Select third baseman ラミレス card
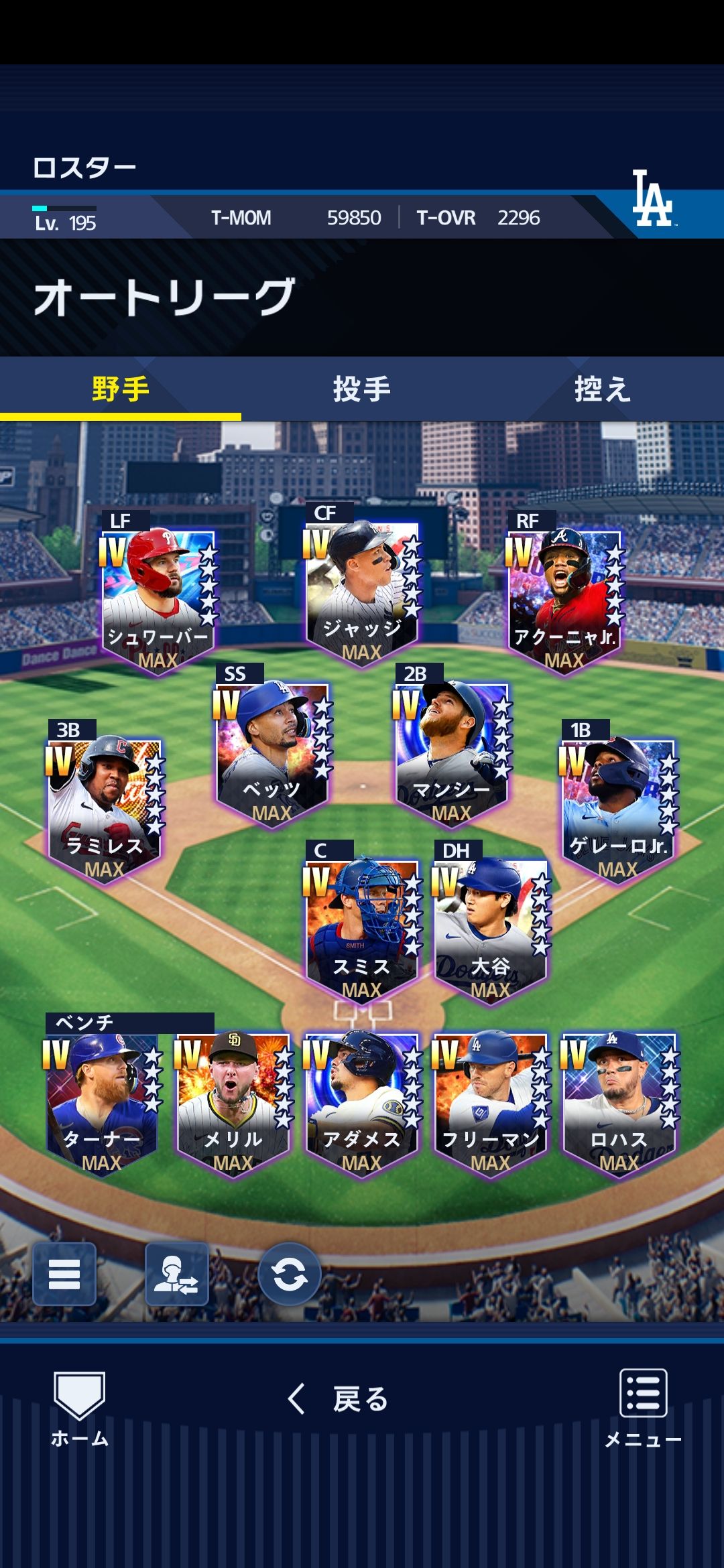The height and width of the screenshot is (1568, 724). (104, 807)
